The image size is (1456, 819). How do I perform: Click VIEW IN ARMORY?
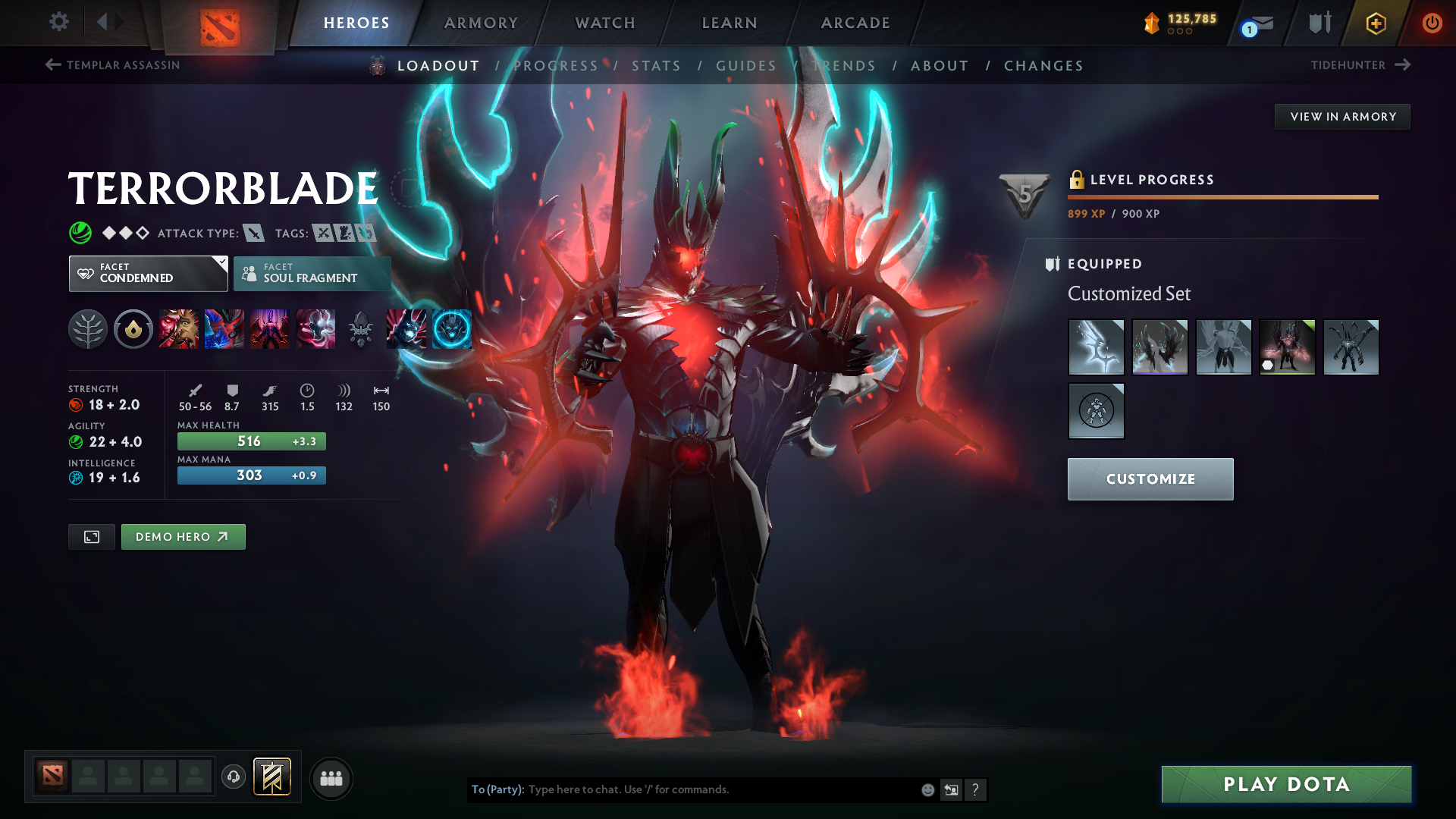[1342, 116]
